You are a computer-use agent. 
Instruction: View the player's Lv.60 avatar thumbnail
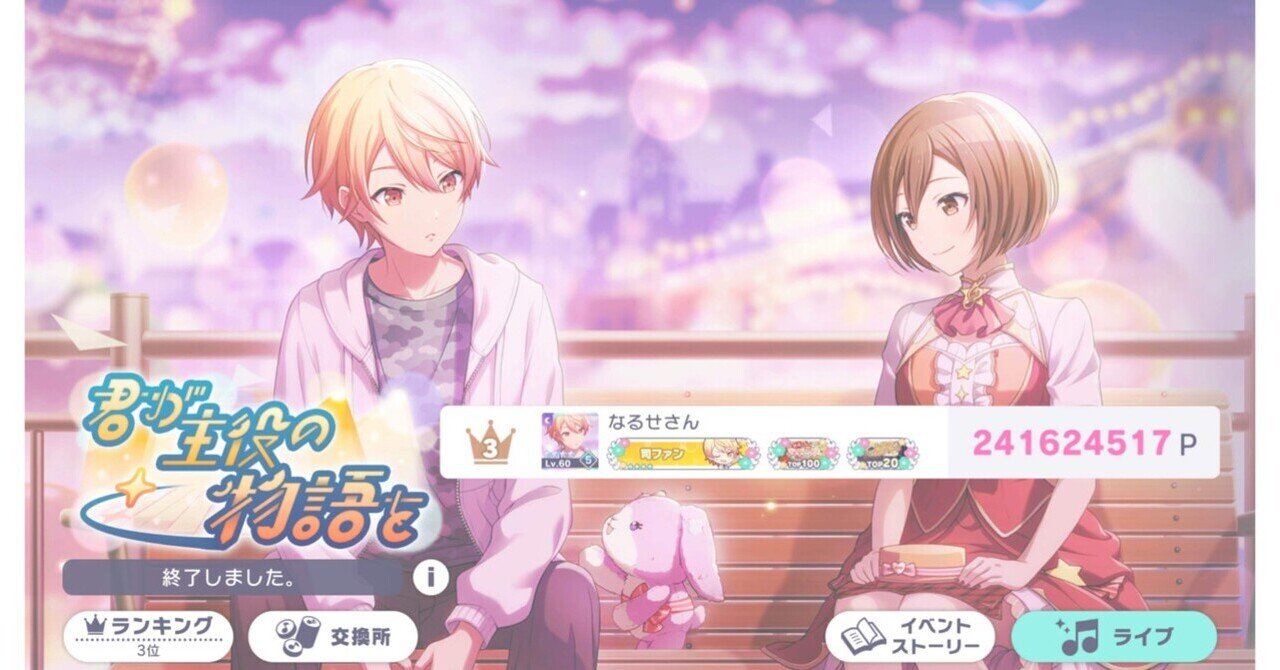click(569, 442)
